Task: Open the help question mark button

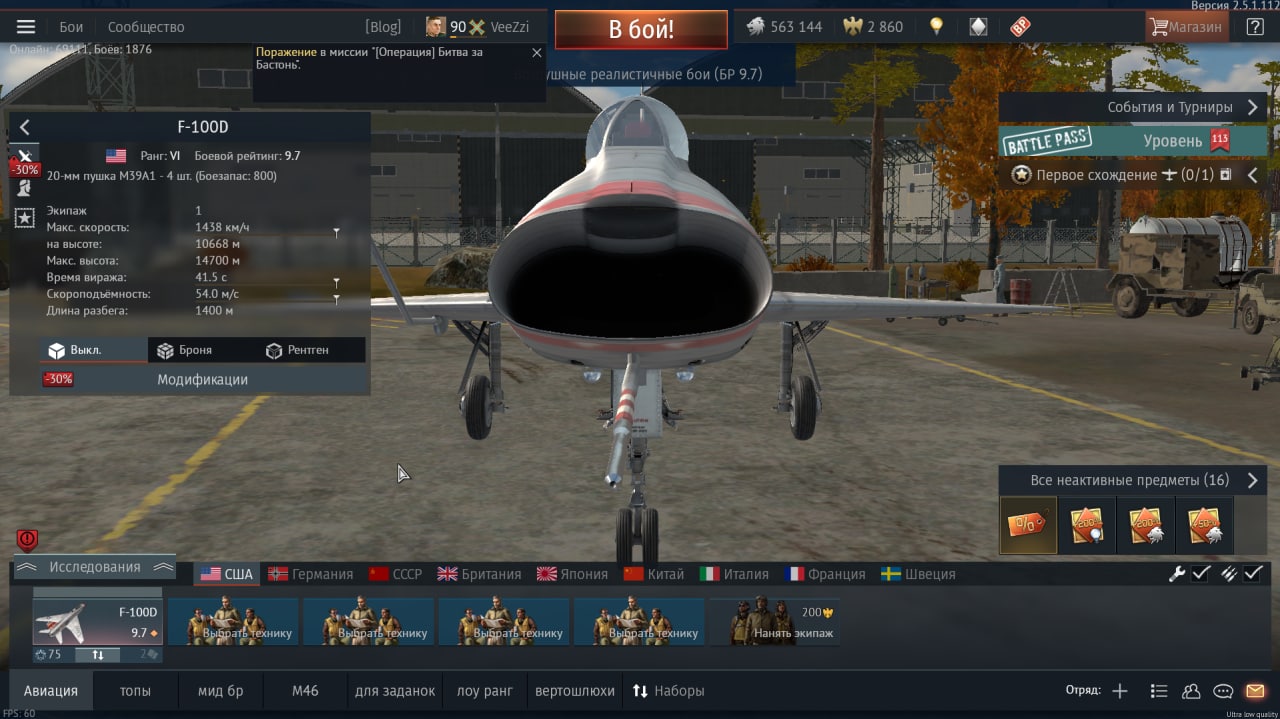Action: 1254,27
